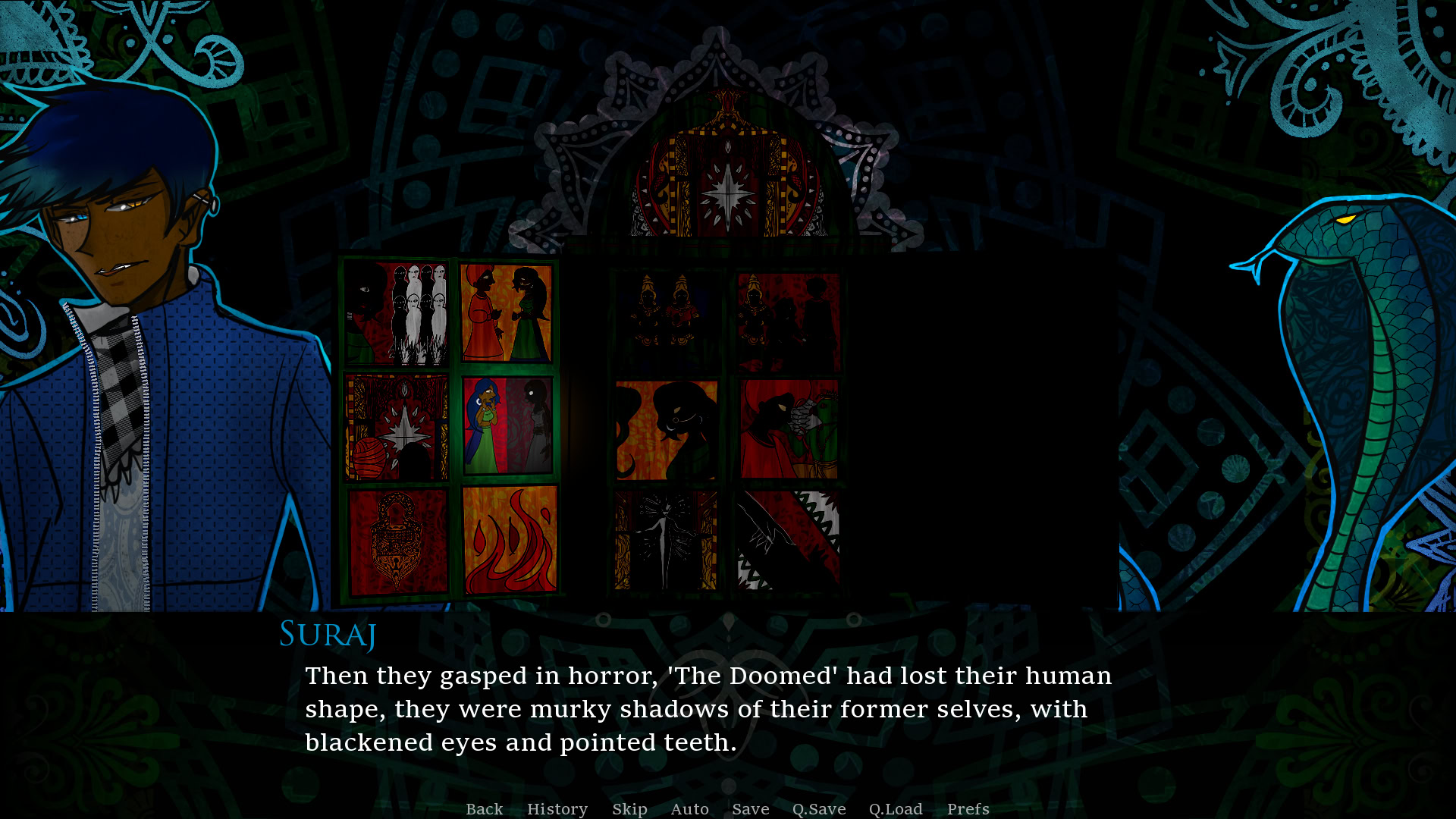Open the Save screen
Viewport: 1456px width, 819px height.
click(x=750, y=809)
